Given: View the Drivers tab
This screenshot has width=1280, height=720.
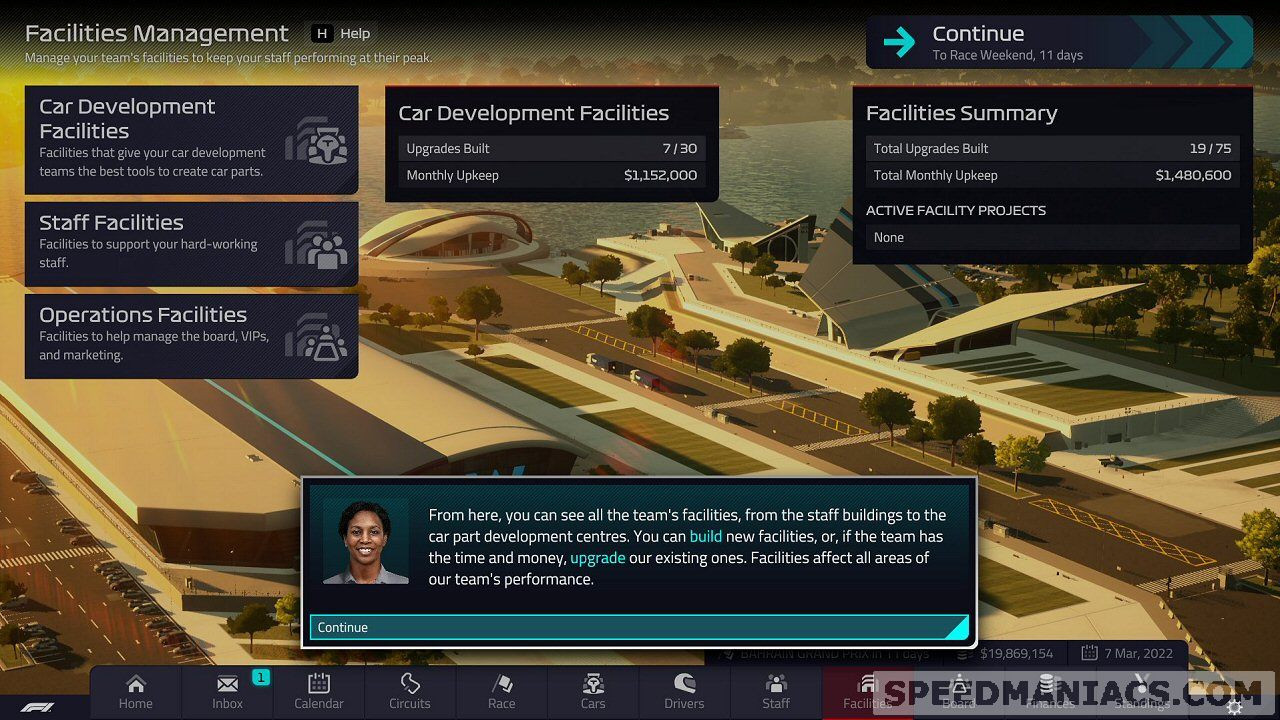Looking at the screenshot, I should click(x=684, y=692).
